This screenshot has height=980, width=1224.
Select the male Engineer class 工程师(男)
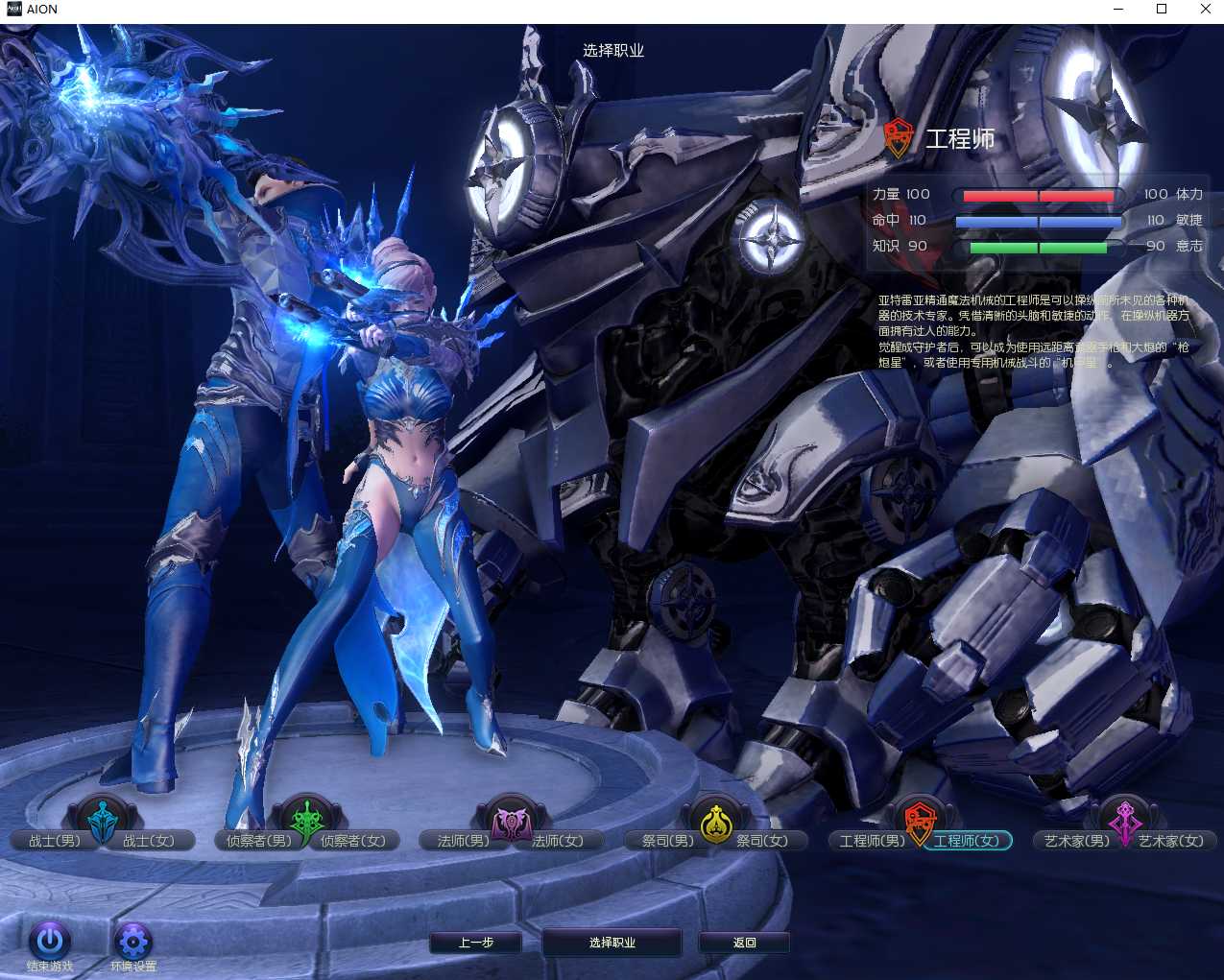871,841
